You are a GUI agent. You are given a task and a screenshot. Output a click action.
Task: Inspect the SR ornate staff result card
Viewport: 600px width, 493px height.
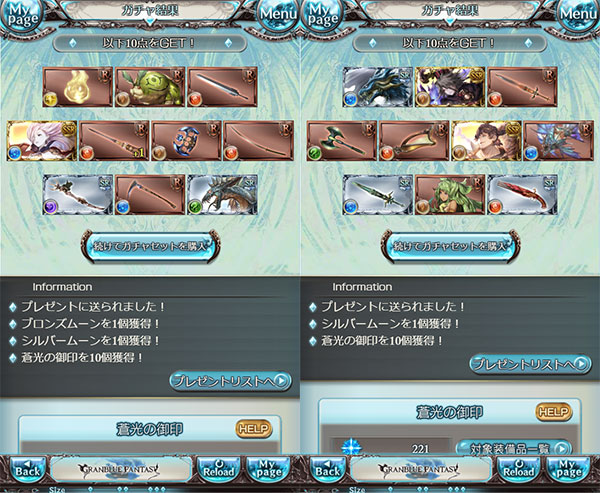point(78,195)
